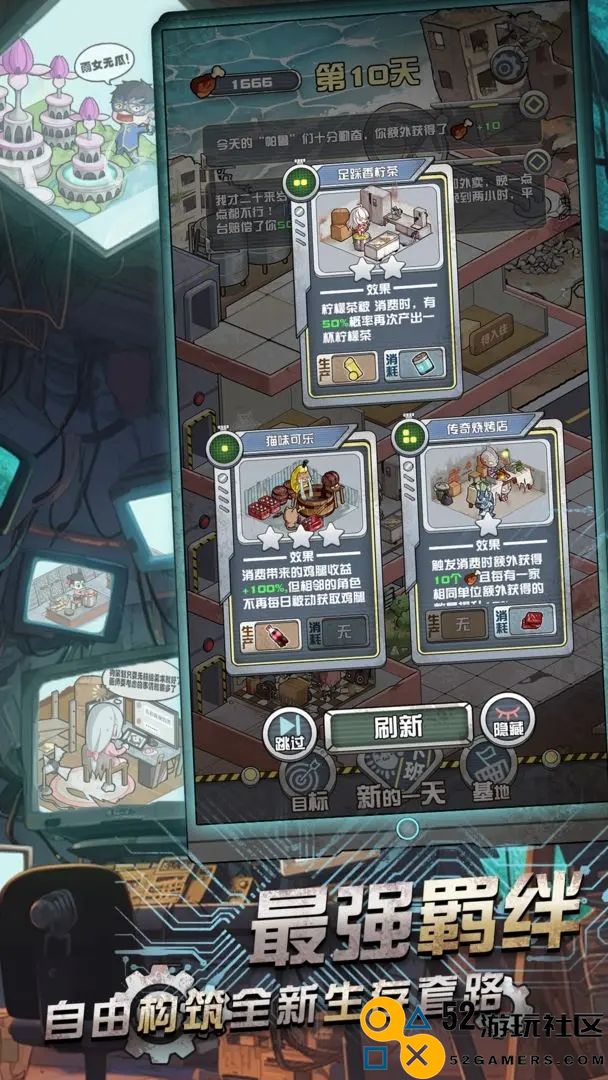Screen dimensions: 608x1080
Task: Click the 刷新 refresh button
Action: [398, 728]
